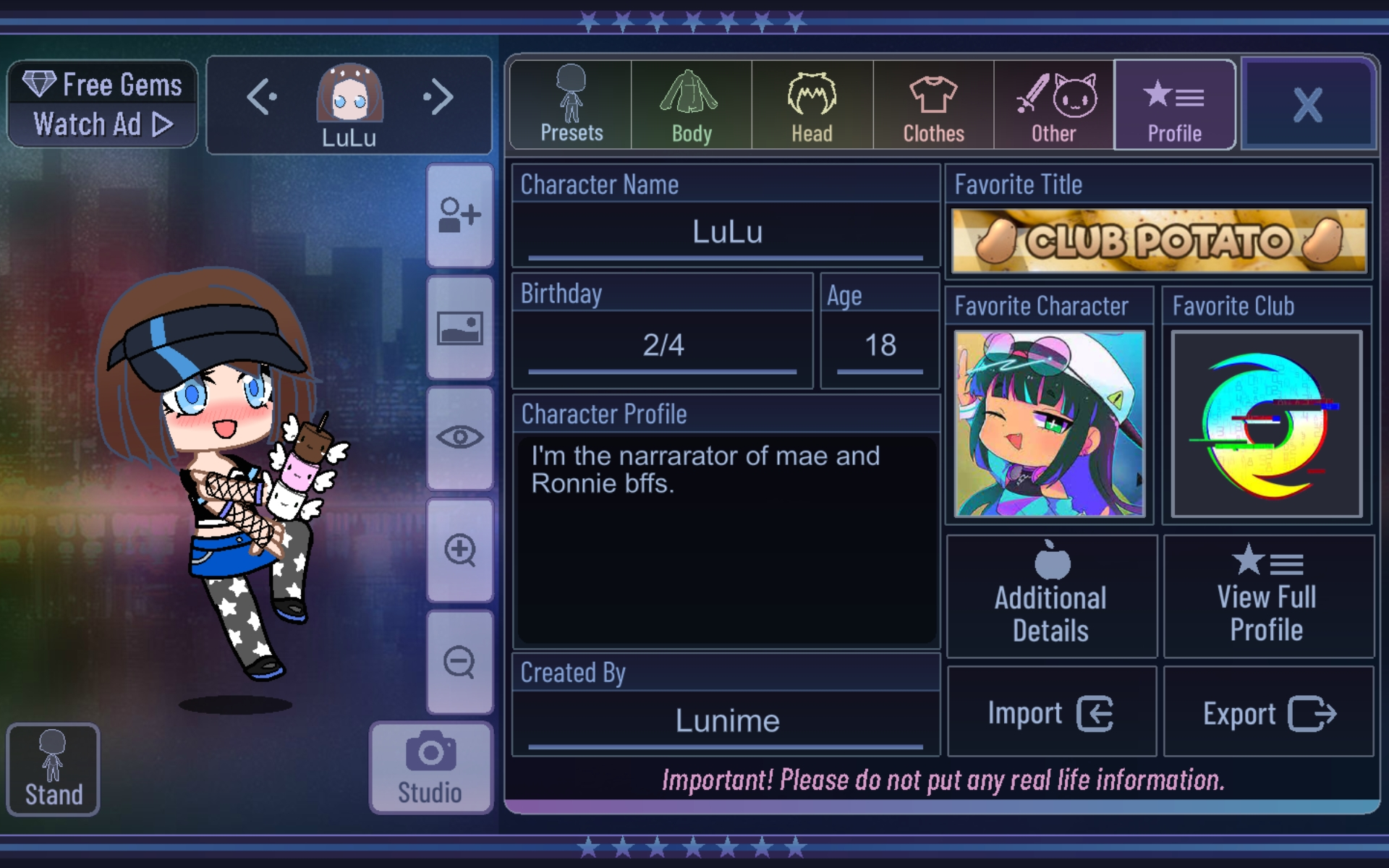Image resolution: width=1389 pixels, height=868 pixels.
Task: Click the zoom in magnifier icon
Action: [x=459, y=550]
